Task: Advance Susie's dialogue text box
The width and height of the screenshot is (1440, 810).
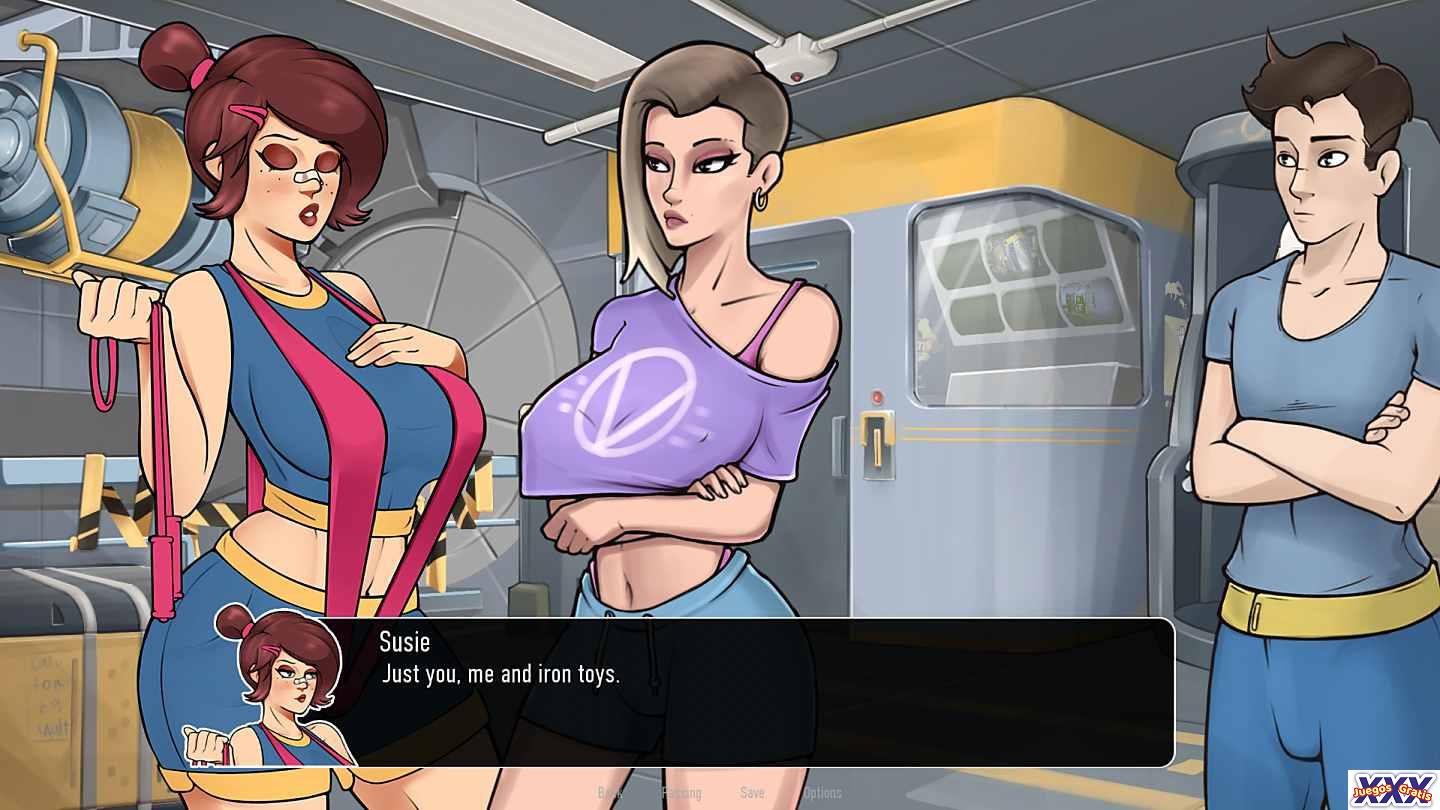Action: 760,692
